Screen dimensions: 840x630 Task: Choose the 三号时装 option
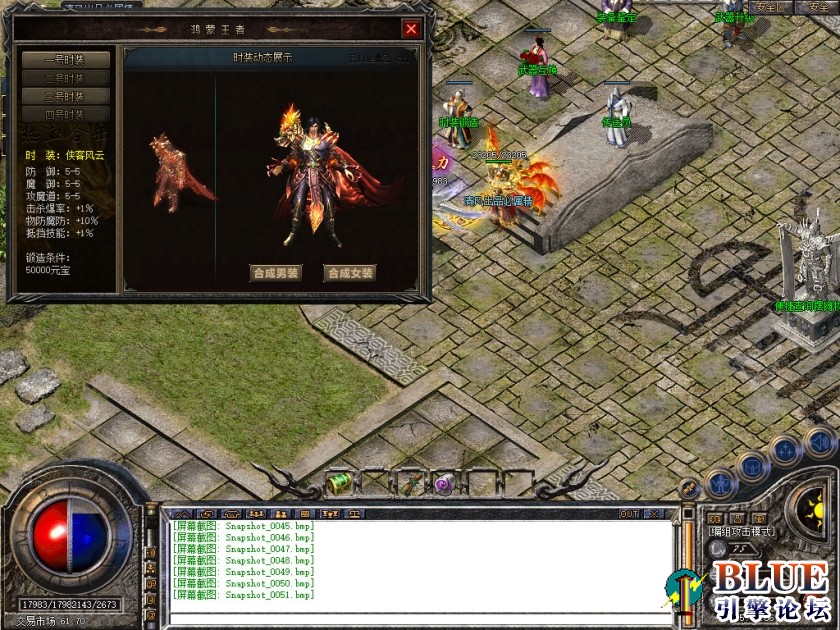(x=66, y=96)
